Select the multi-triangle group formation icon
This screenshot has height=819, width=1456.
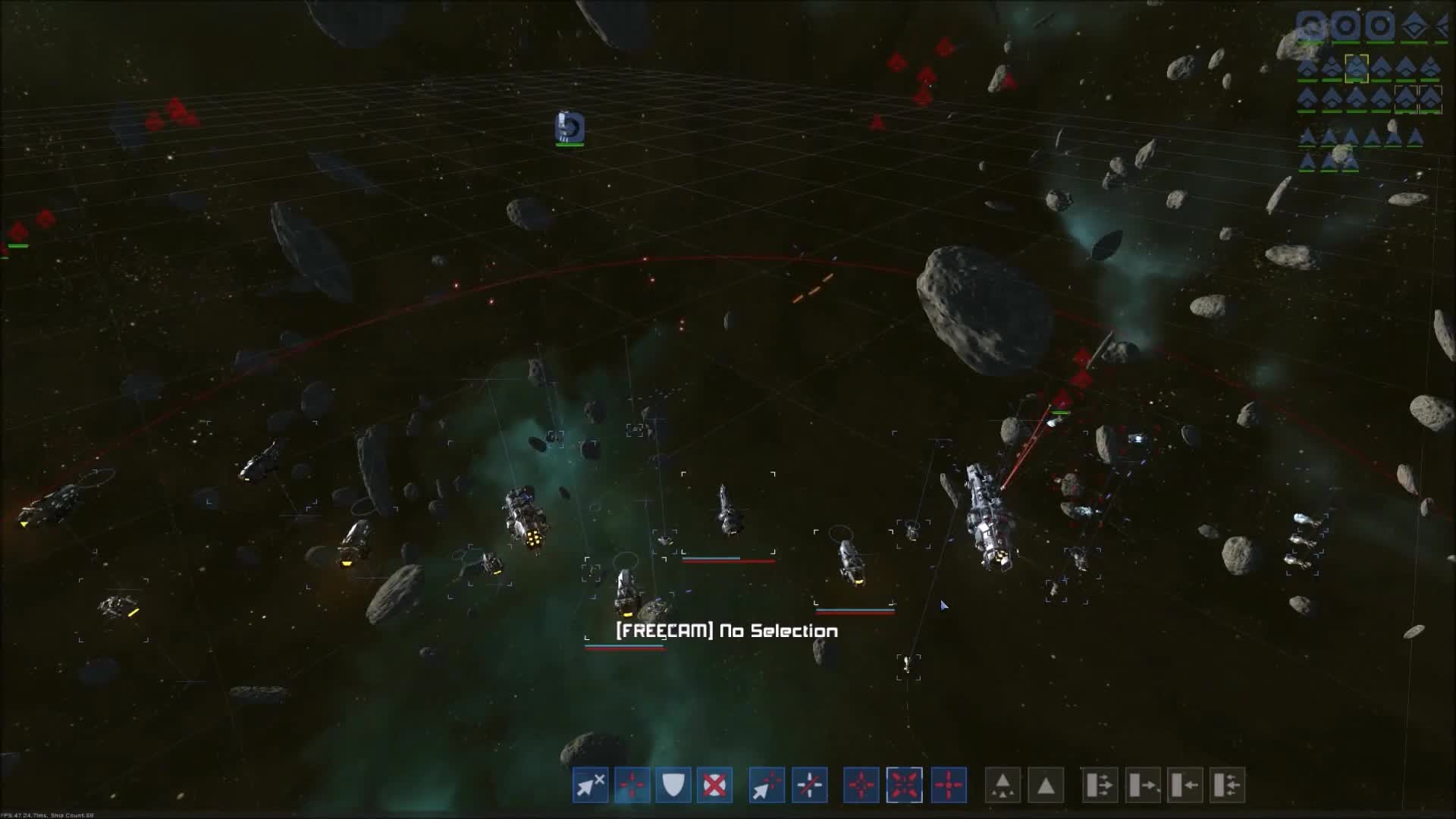click(x=1003, y=786)
